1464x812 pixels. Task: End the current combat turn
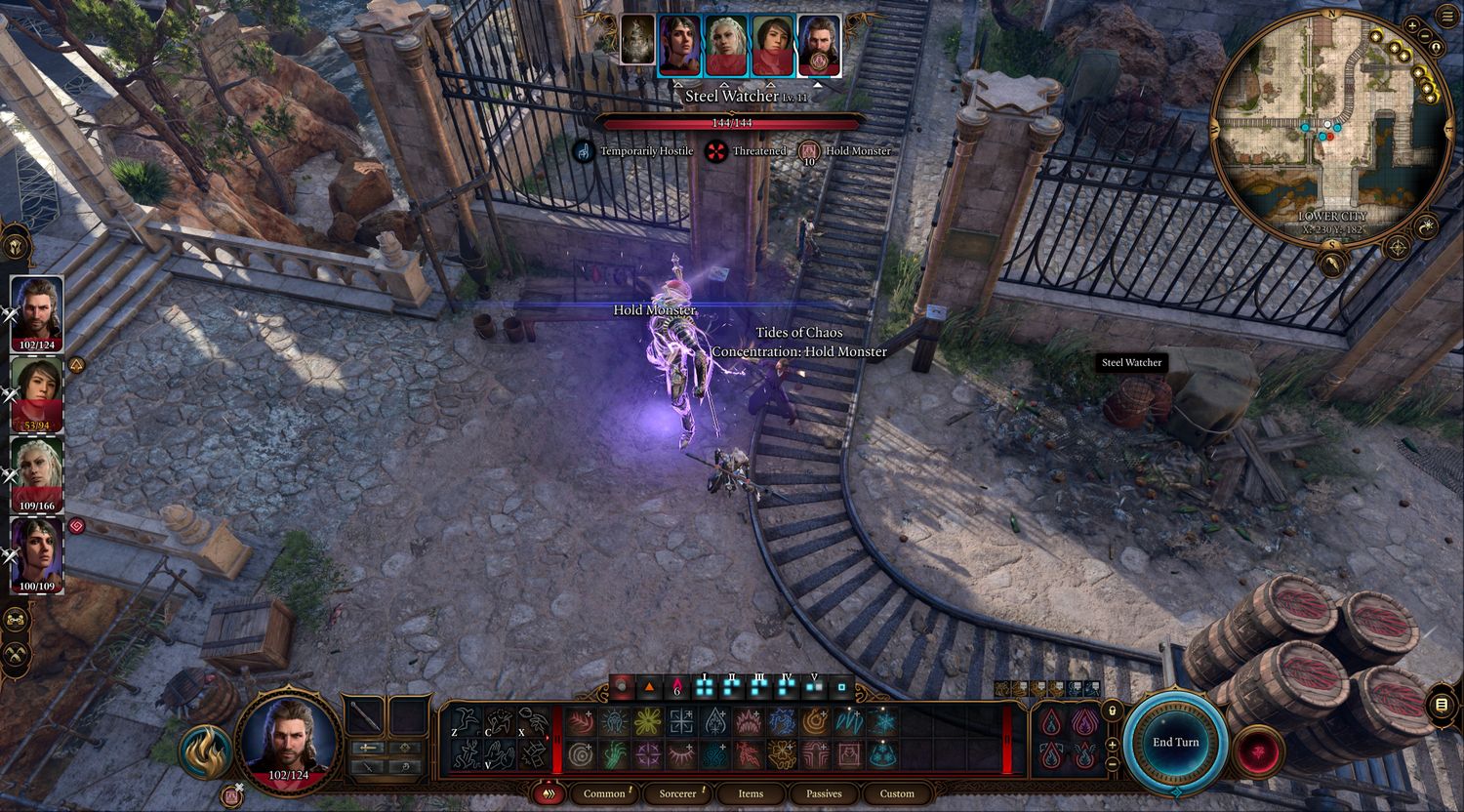(x=1175, y=742)
